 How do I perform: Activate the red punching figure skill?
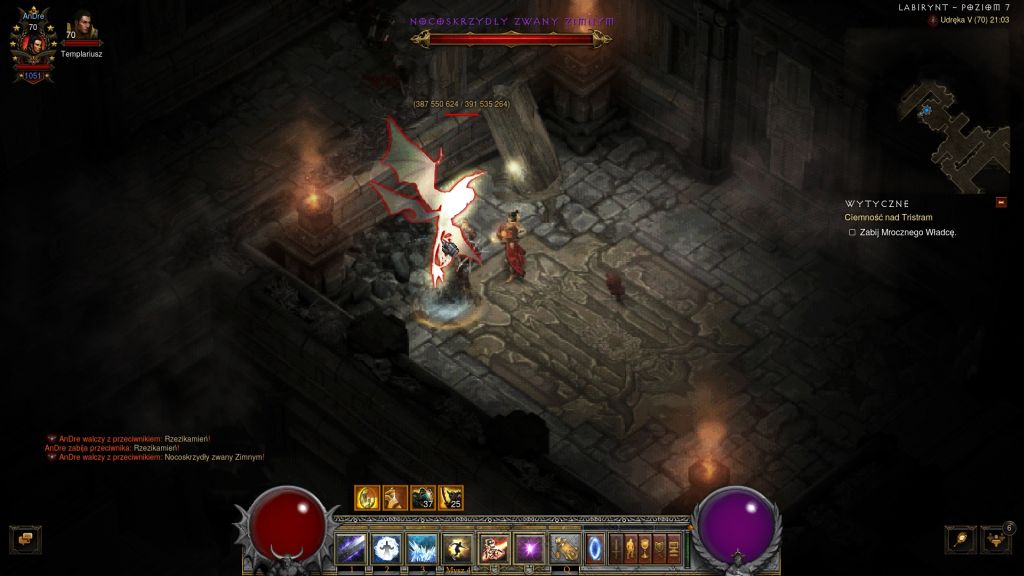pyautogui.click(x=492, y=548)
